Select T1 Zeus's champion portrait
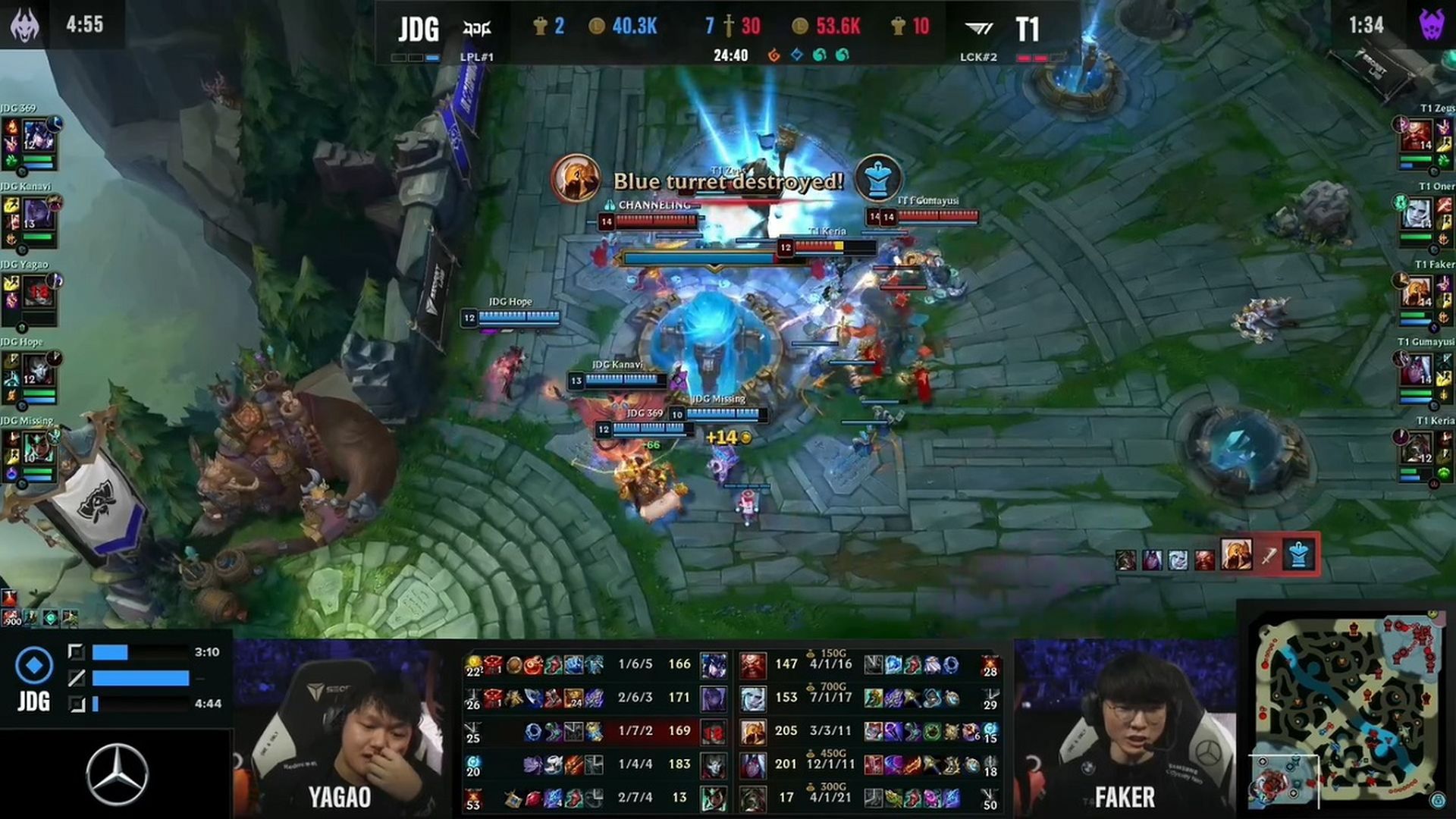 tap(1416, 136)
